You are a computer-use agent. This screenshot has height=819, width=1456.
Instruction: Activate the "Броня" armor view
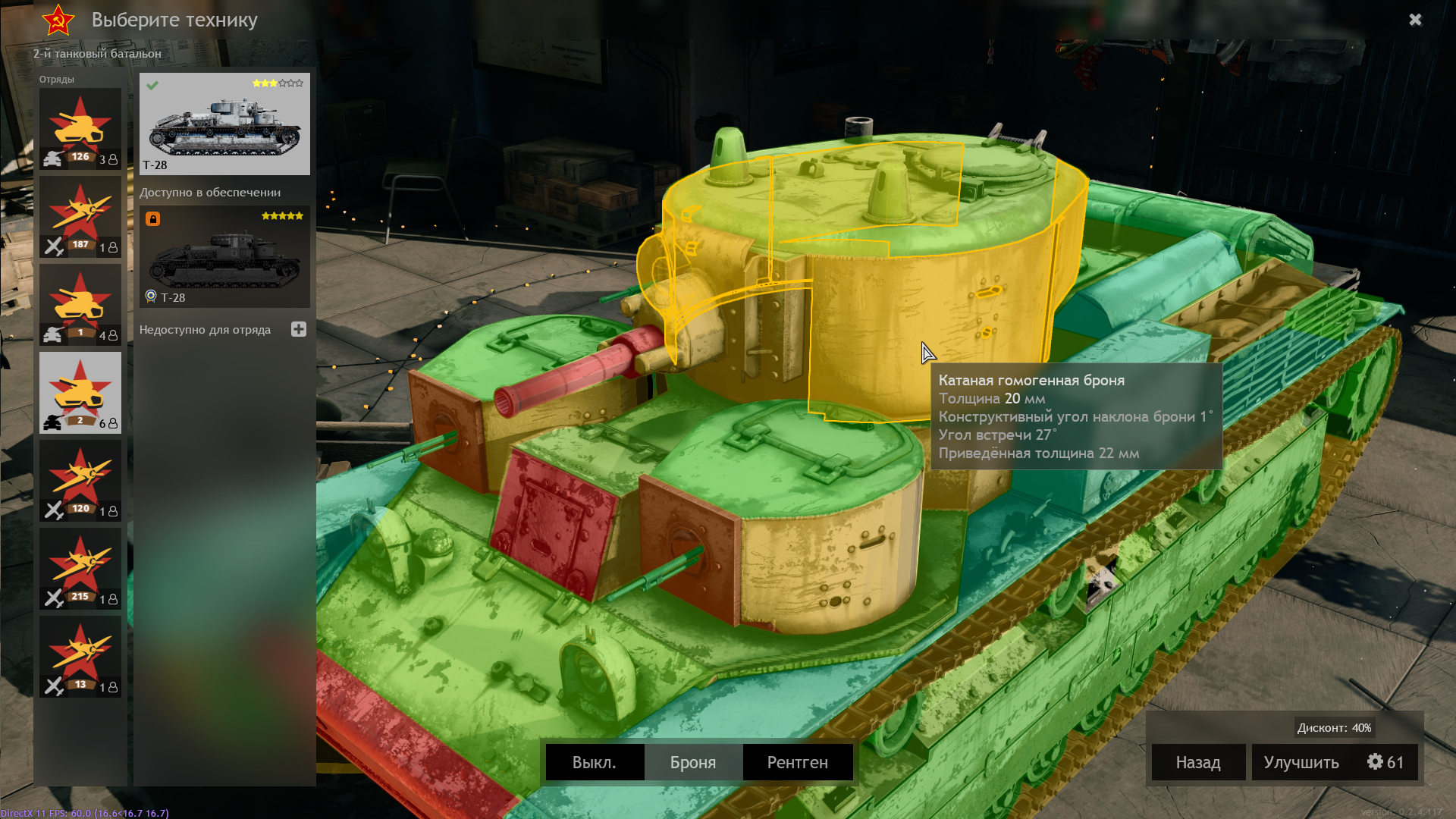pos(693,762)
